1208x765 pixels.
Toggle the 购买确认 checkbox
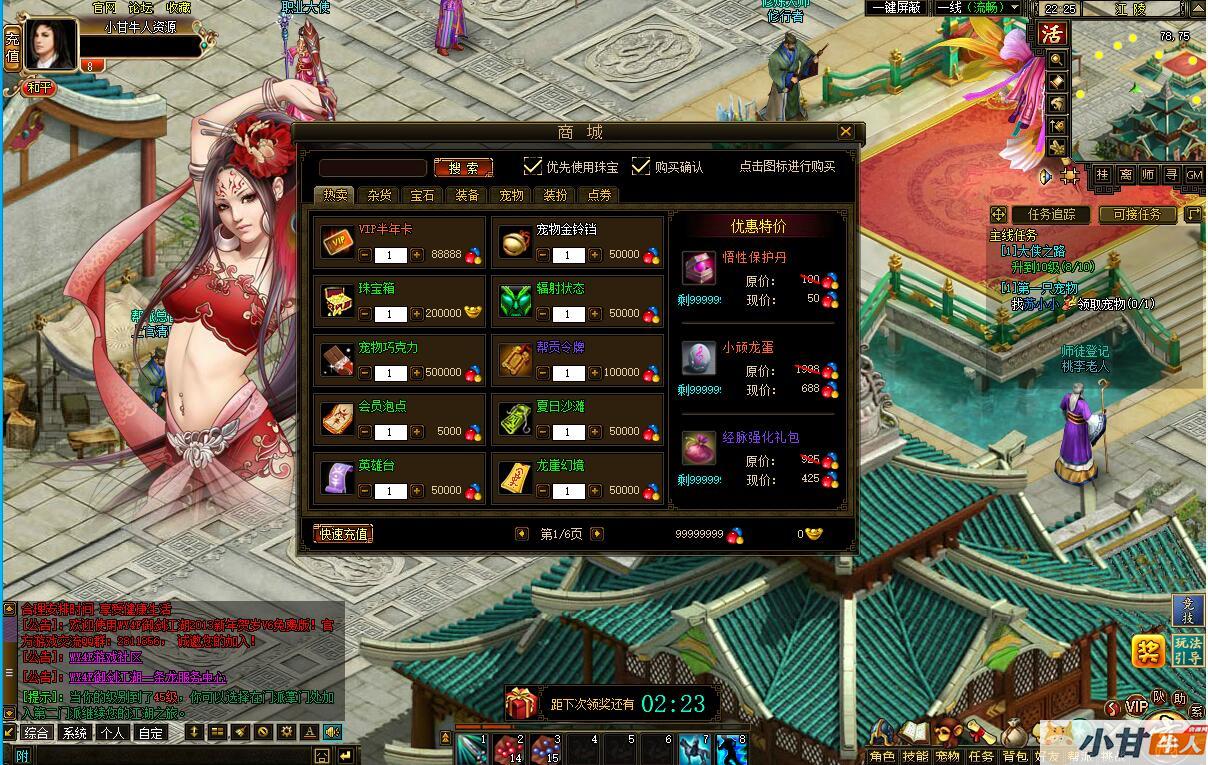(641, 166)
